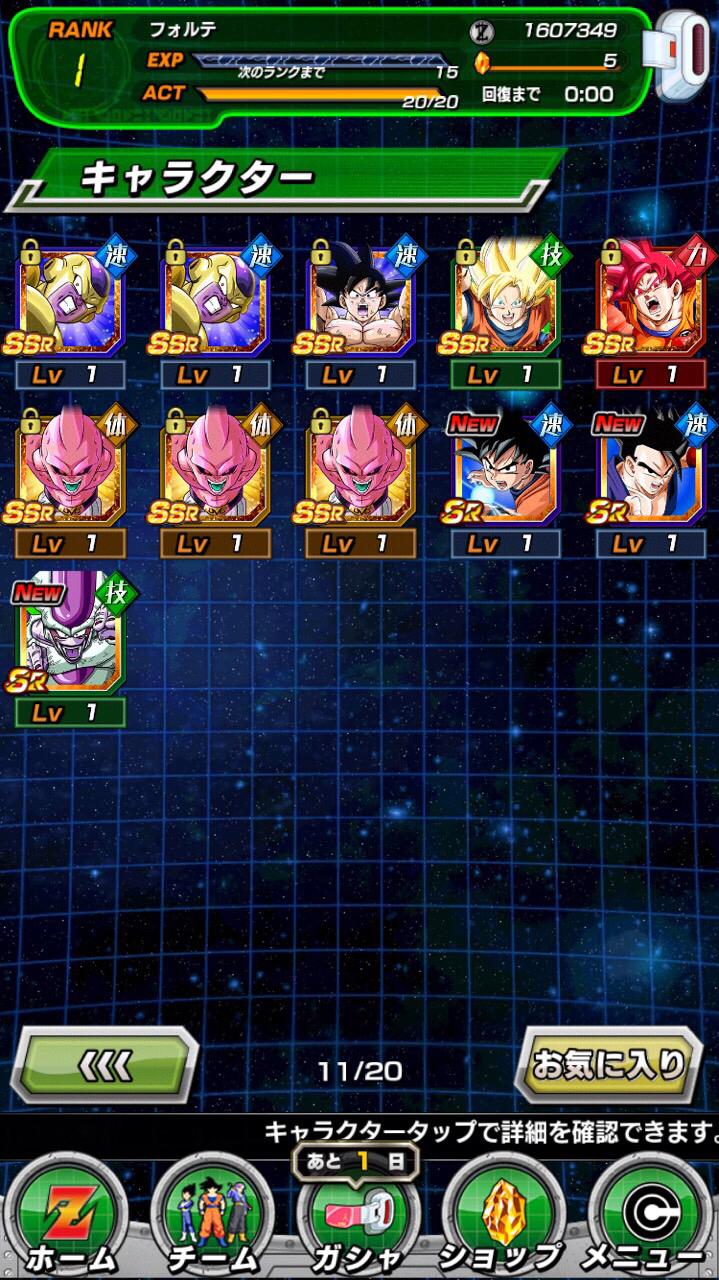Tap the green back arrow button
Image resolution: width=719 pixels, height=1280 pixels.
coord(104,1065)
